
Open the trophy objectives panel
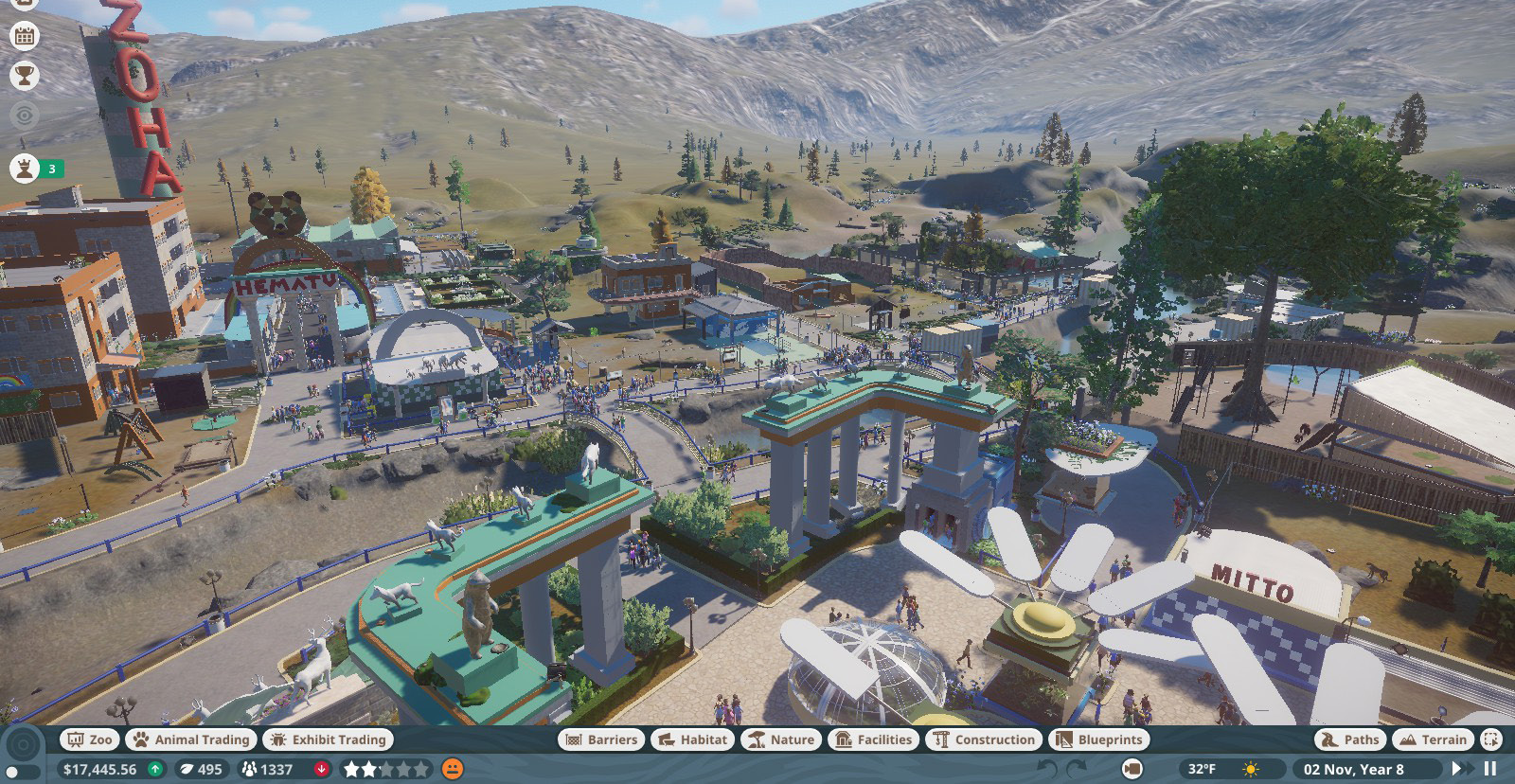(x=24, y=75)
